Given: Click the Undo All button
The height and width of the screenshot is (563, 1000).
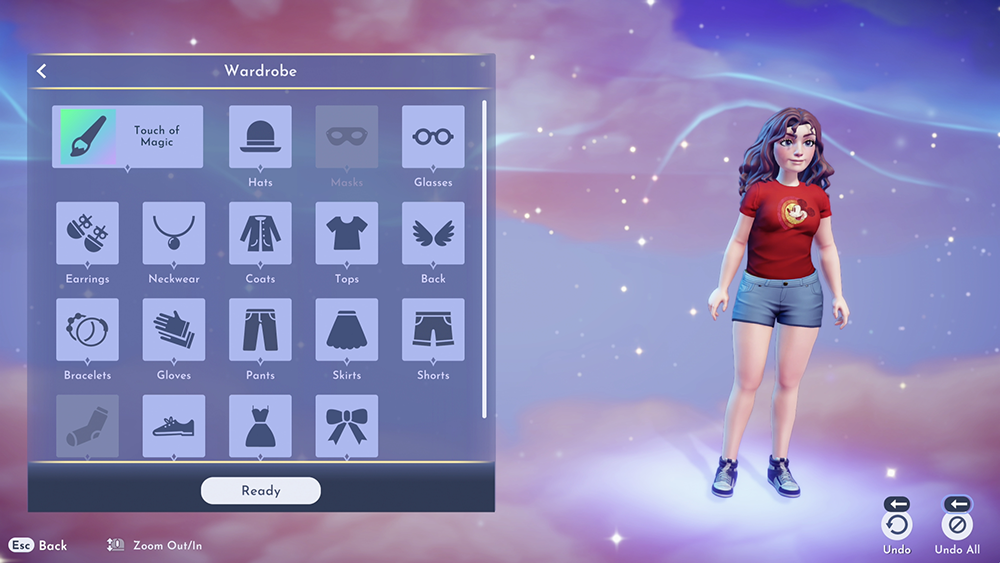Looking at the screenshot, I should (957, 525).
